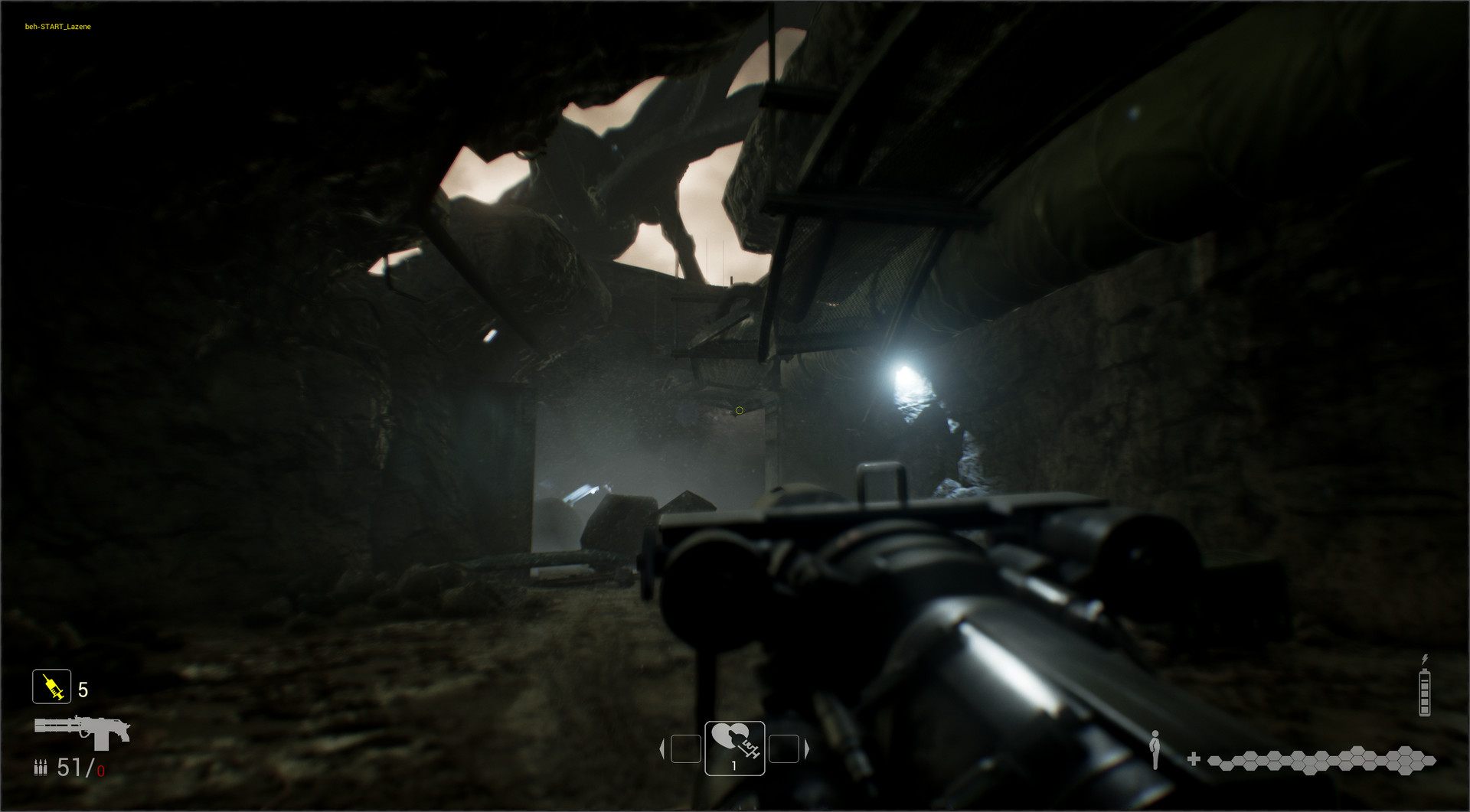Click the equipped gun weapon icon
The width and height of the screenshot is (1470, 812).
point(82,731)
